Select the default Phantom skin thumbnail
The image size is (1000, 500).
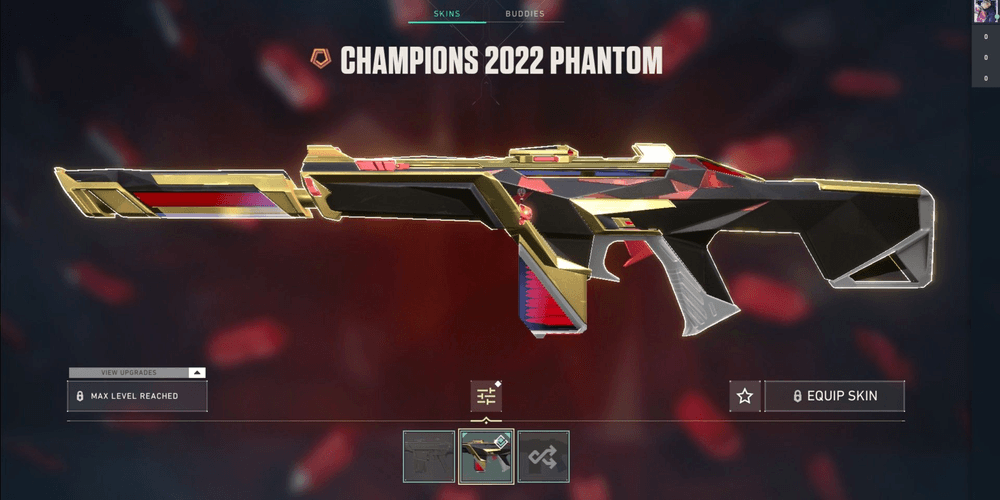(x=429, y=456)
